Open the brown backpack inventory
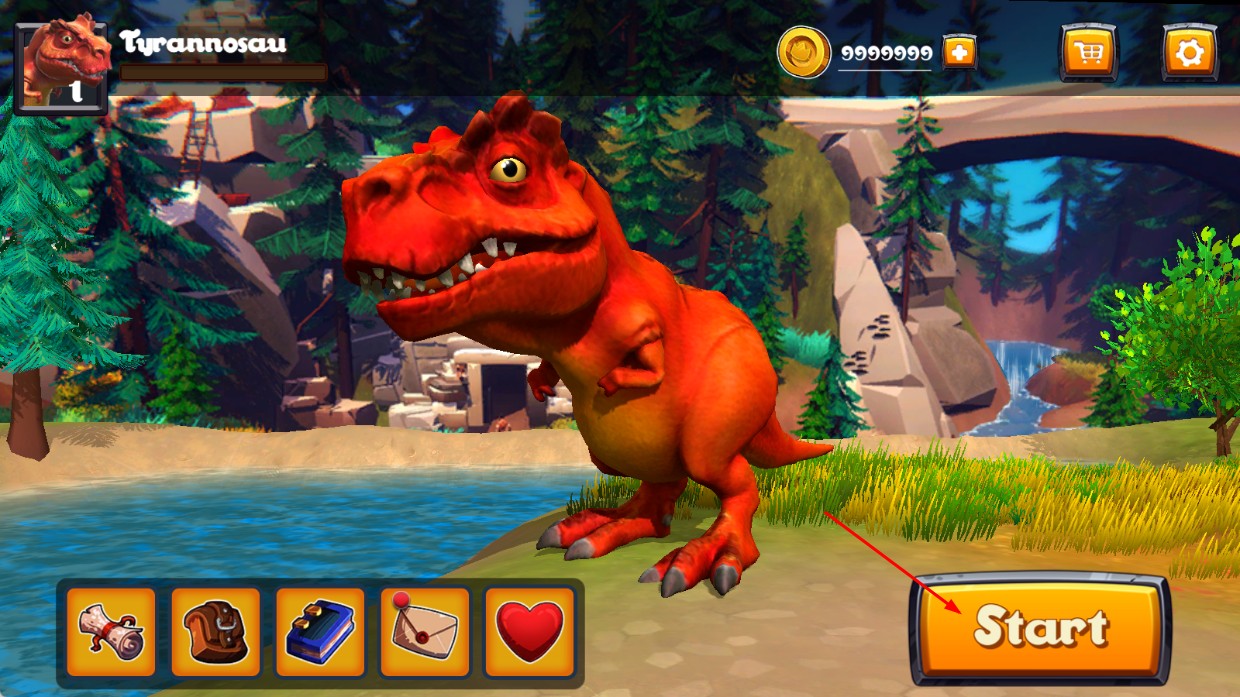1240x697 pixels. tap(215, 632)
